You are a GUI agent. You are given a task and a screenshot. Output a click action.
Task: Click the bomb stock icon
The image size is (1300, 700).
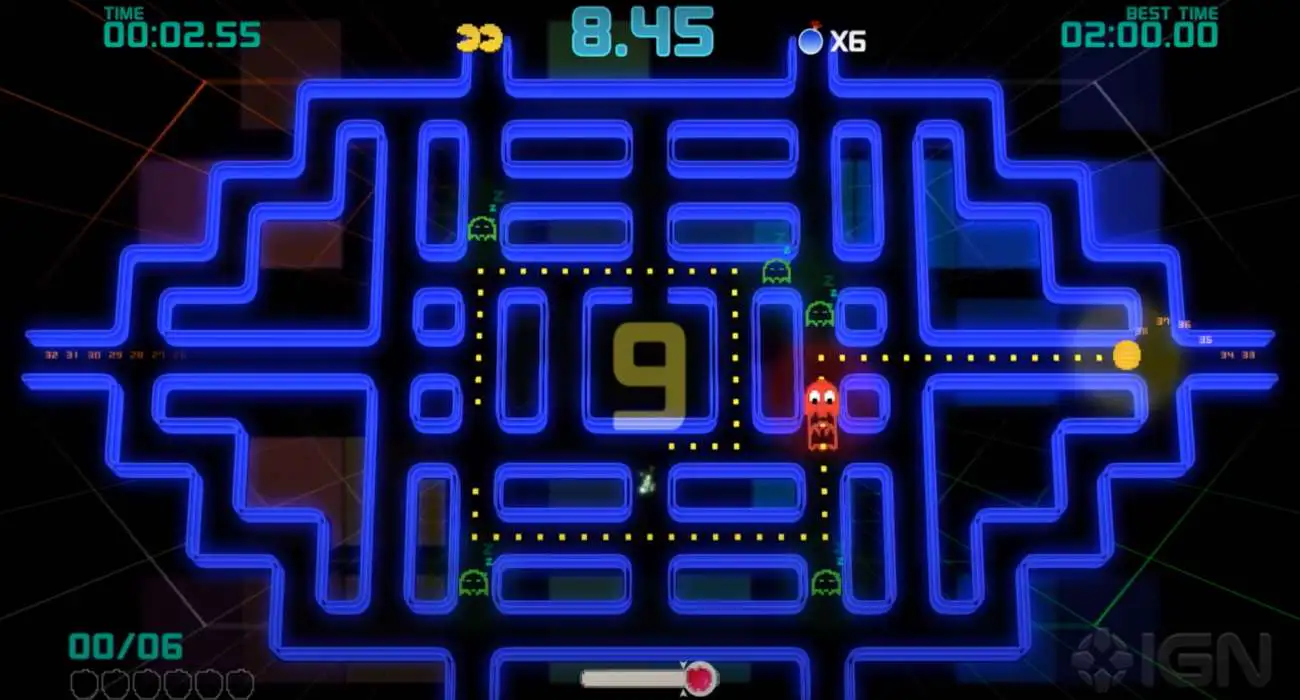pos(810,40)
